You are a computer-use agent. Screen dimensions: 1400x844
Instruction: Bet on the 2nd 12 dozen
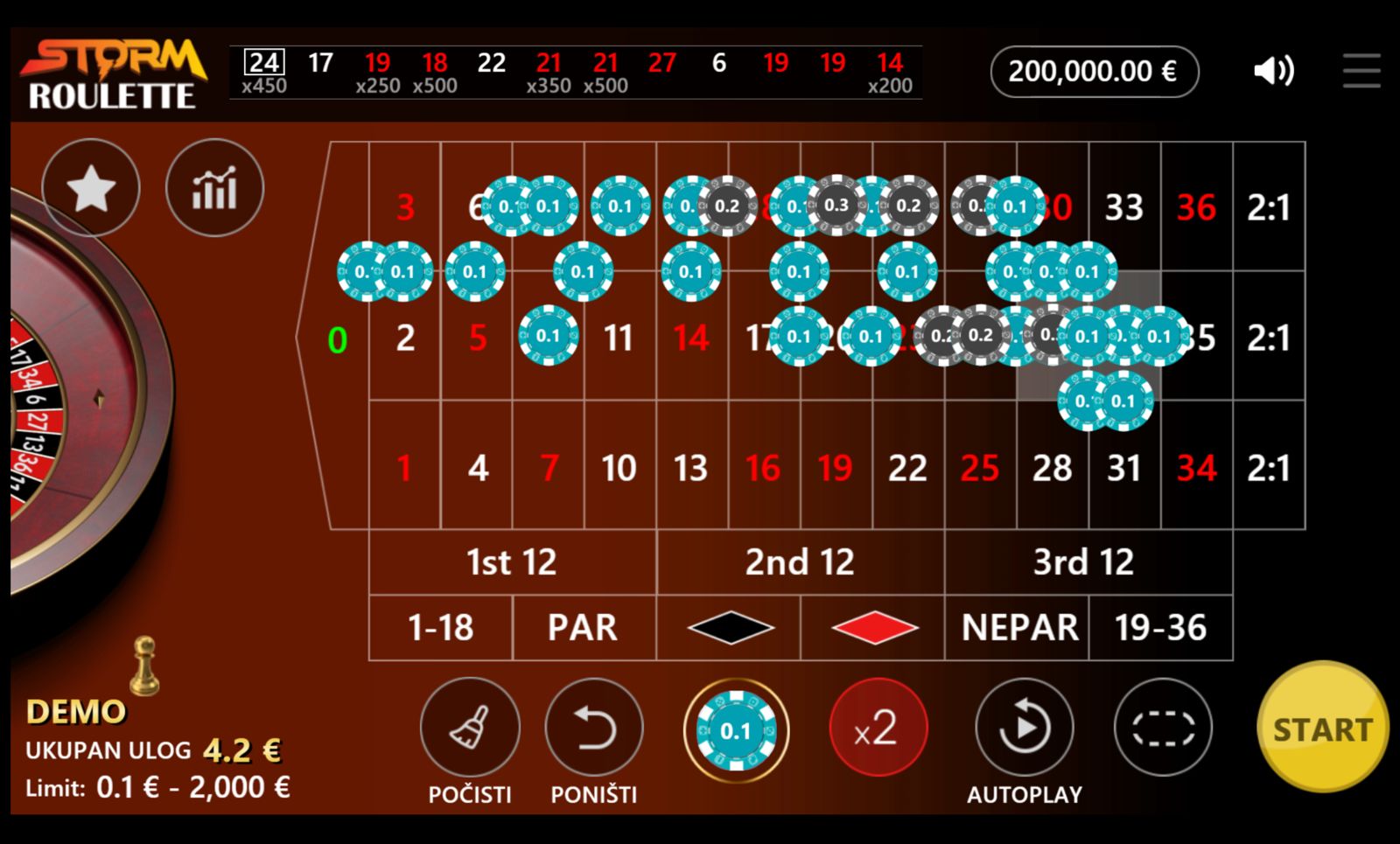click(x=800, y=562)
